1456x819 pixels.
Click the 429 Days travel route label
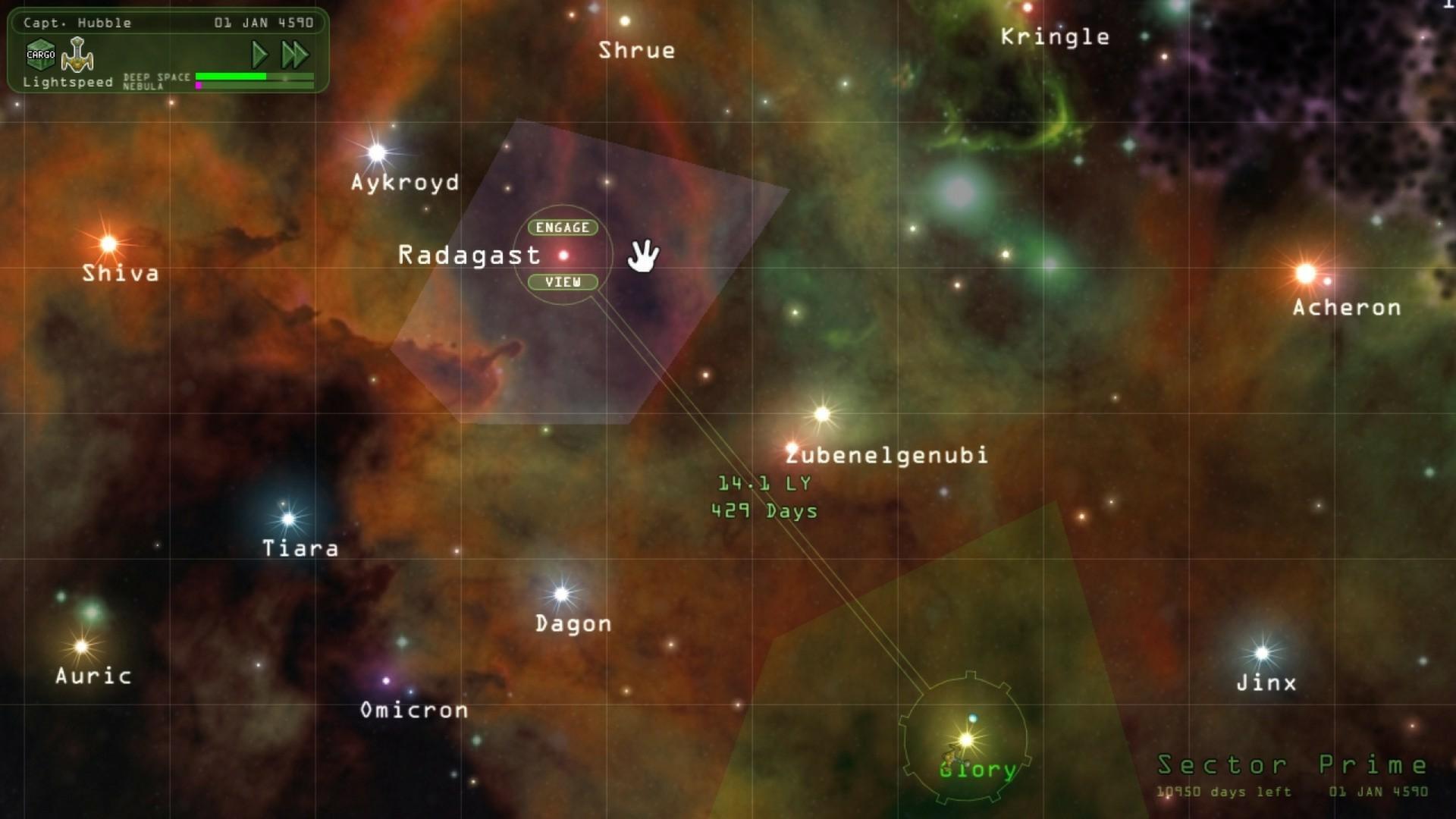(x=766, y=512)
